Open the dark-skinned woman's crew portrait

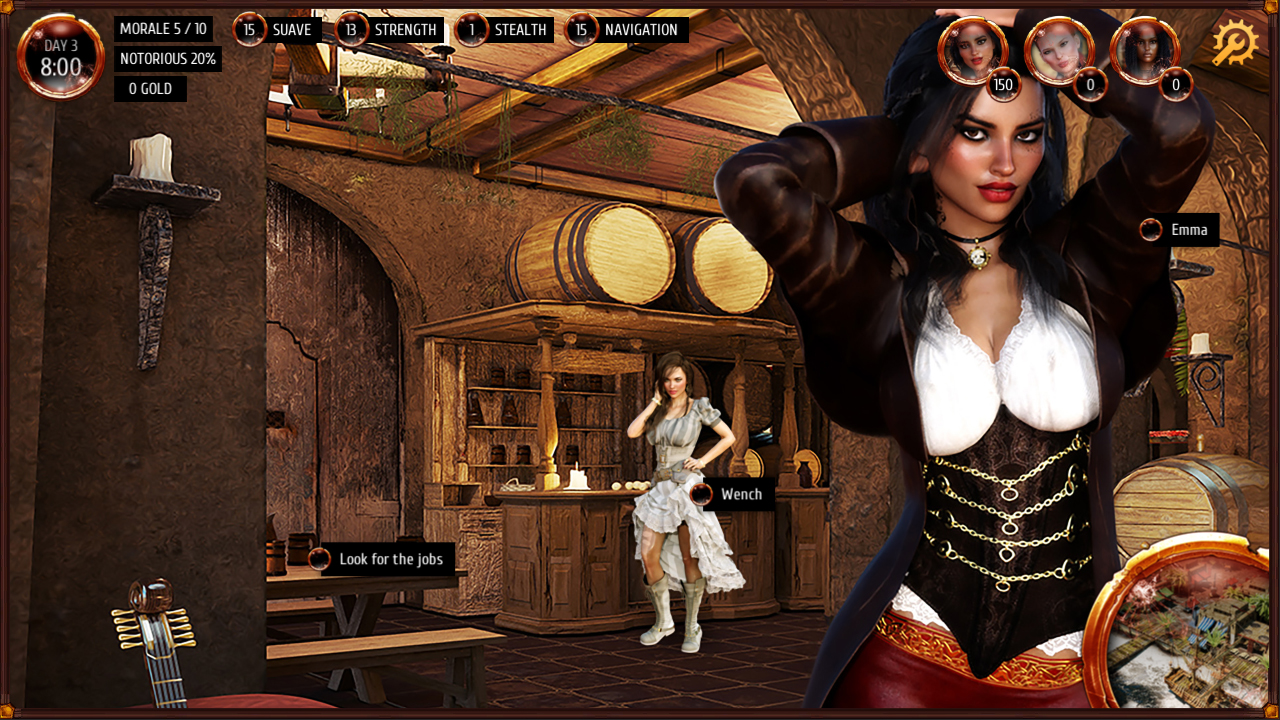(x=1144, y=50)
